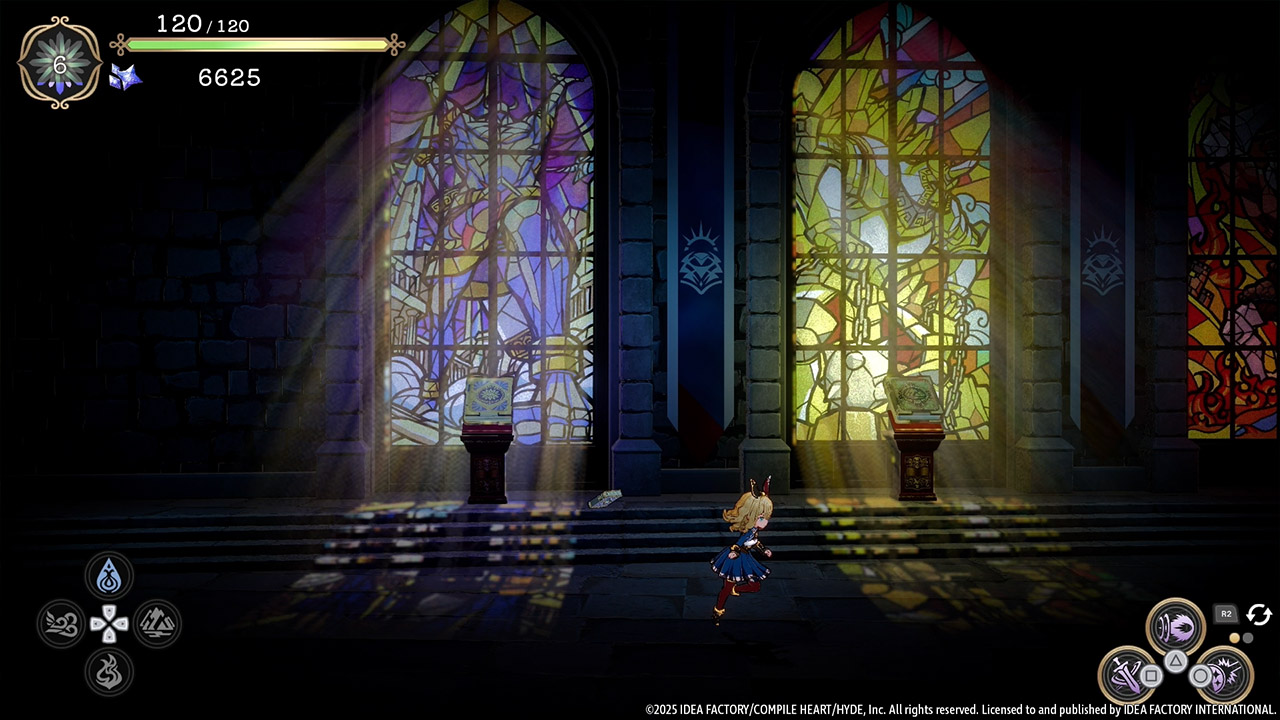1280x720 pixels.
Task: Click the blue crystal currency icon
Action: [125, 77]
